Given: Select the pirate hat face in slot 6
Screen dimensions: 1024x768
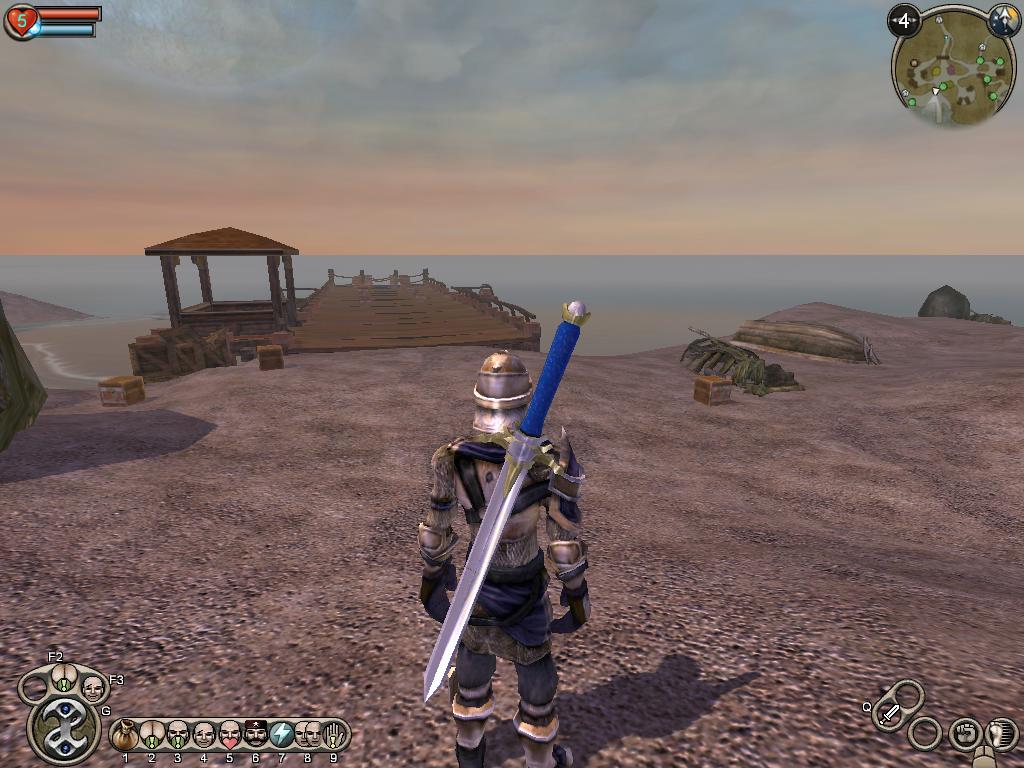Looking at the screenshot, I should [x=256, y=736].
